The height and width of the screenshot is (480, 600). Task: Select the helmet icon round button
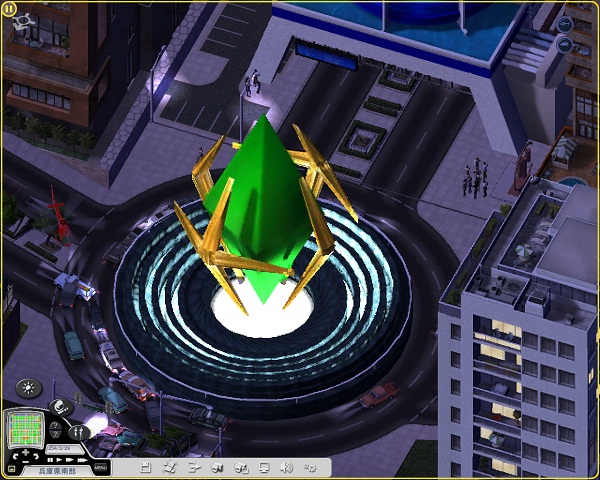pos(60,406)
